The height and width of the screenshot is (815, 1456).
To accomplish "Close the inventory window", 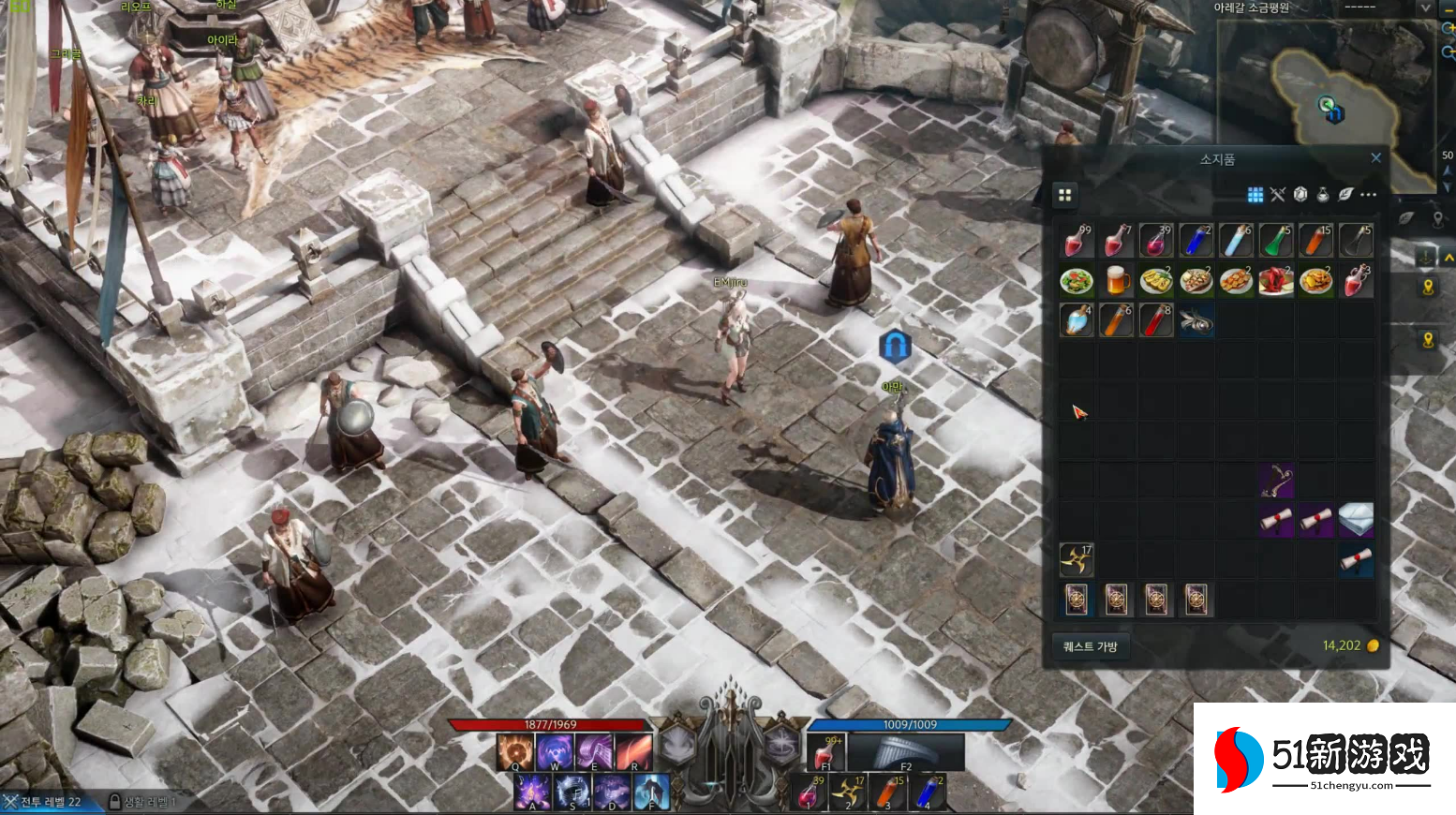I will pos(1375,158).
